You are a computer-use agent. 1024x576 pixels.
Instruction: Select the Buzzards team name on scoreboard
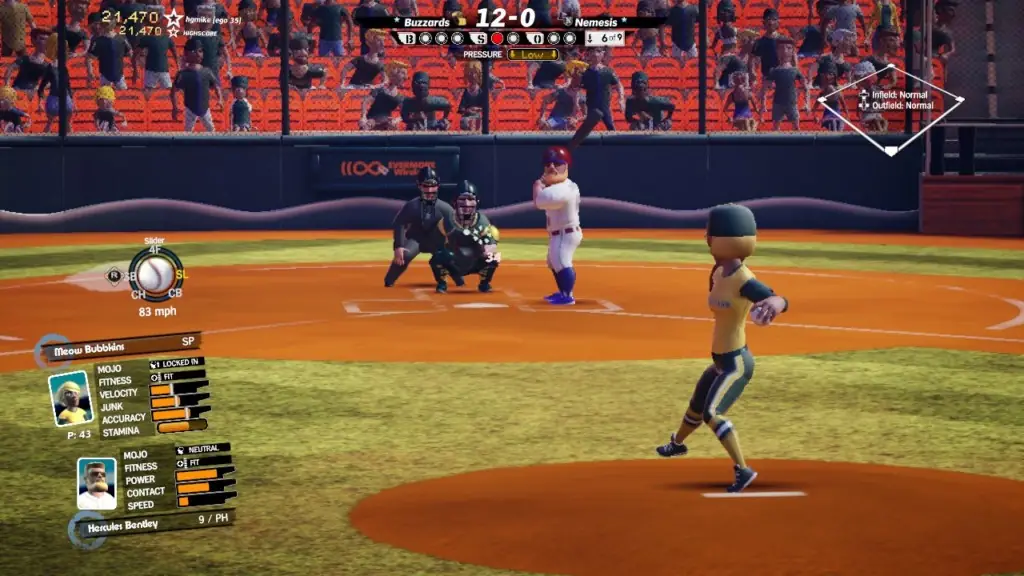[x=427, y=21]
